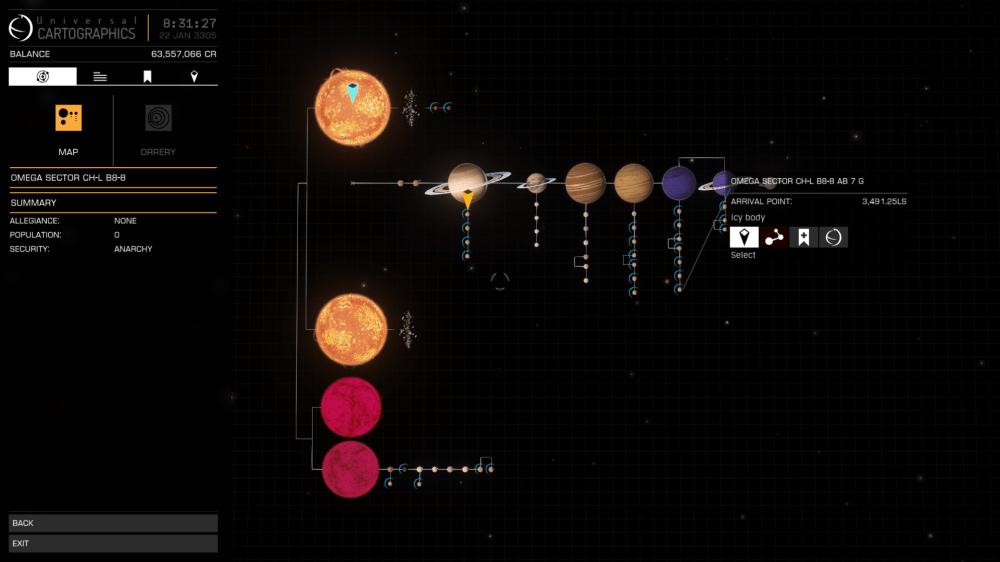Select the upper crimson red star
This screenshot has width=1000, height=562.
350,406
